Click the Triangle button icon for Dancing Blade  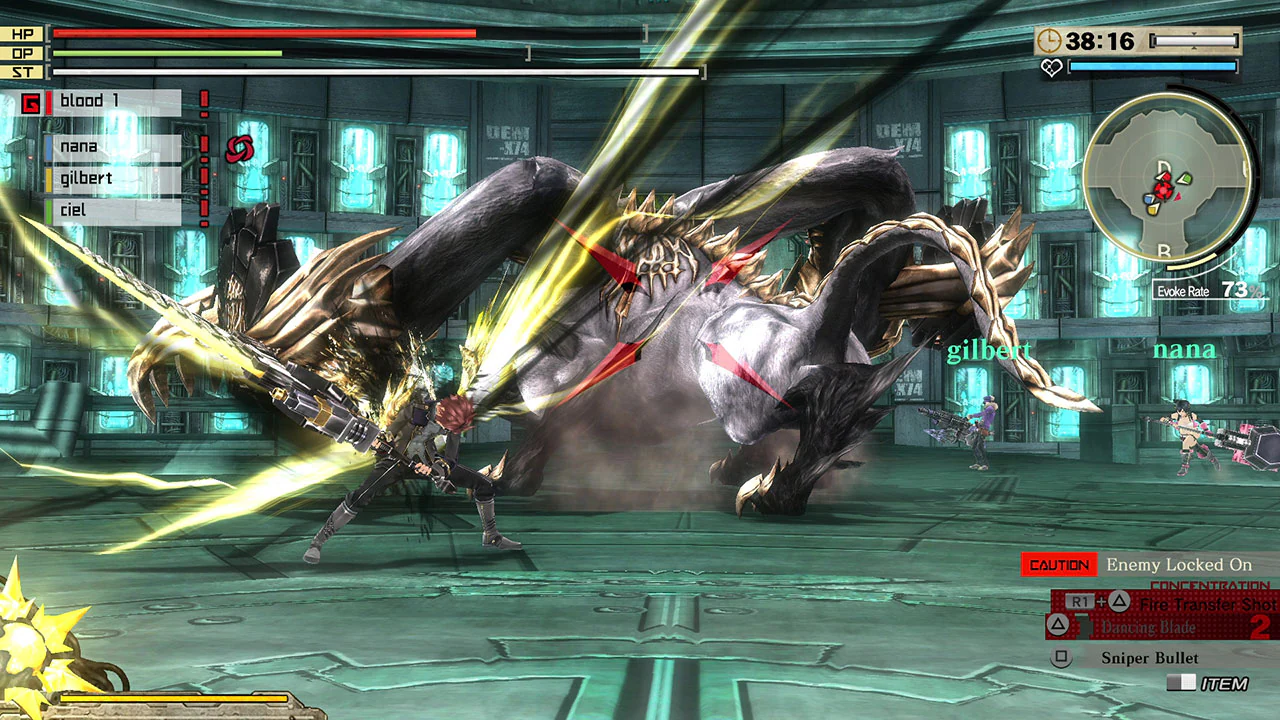tap(1058, 626)
